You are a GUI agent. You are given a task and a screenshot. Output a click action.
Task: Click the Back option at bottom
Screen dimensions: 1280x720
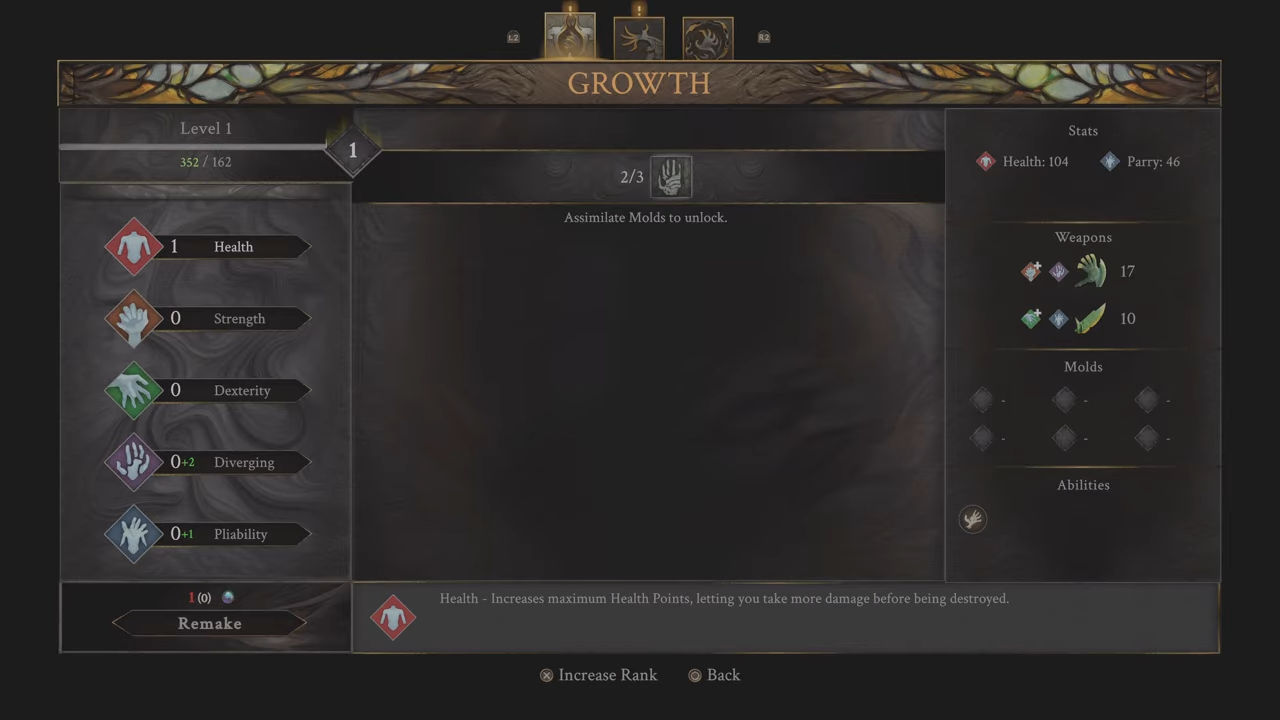(714, 675)
